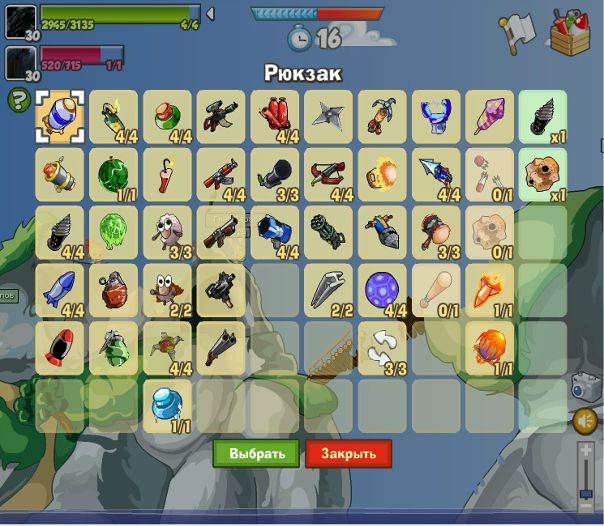Open the white flag surrender icon
The image size is (604, 526).
[x=517, y=33]
